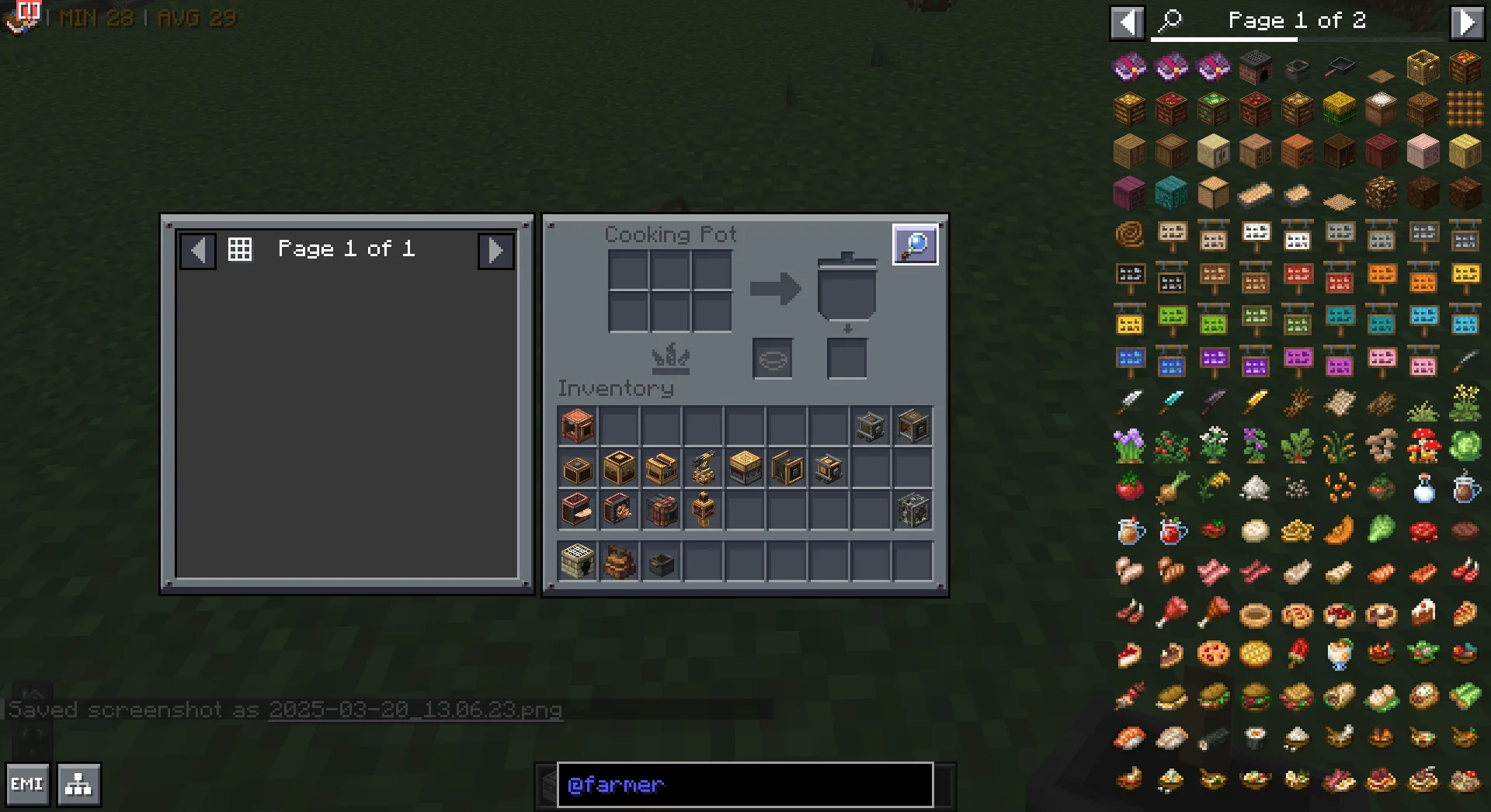Select the sandstone grate block in hotbar
The height and width of the screenshot is (812, 1491).
tap(577, 562)
